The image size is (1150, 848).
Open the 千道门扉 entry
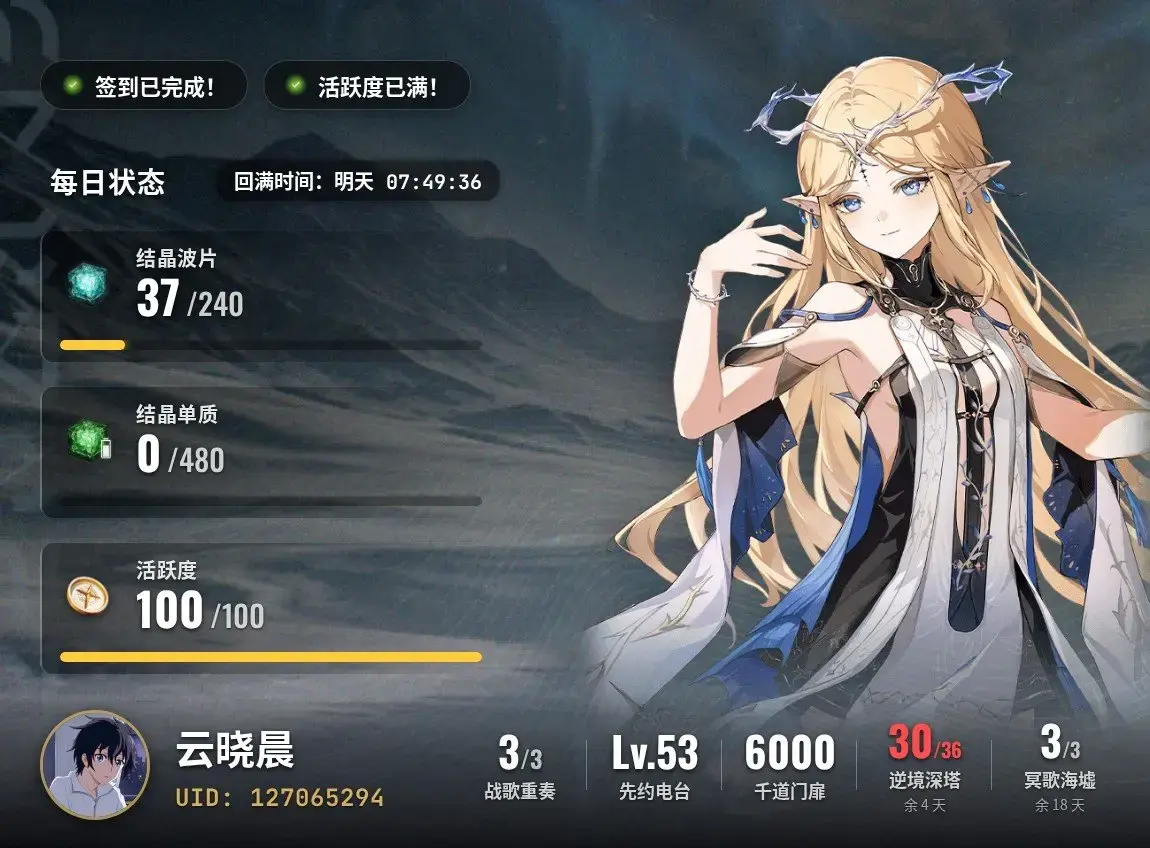point(789,768)
